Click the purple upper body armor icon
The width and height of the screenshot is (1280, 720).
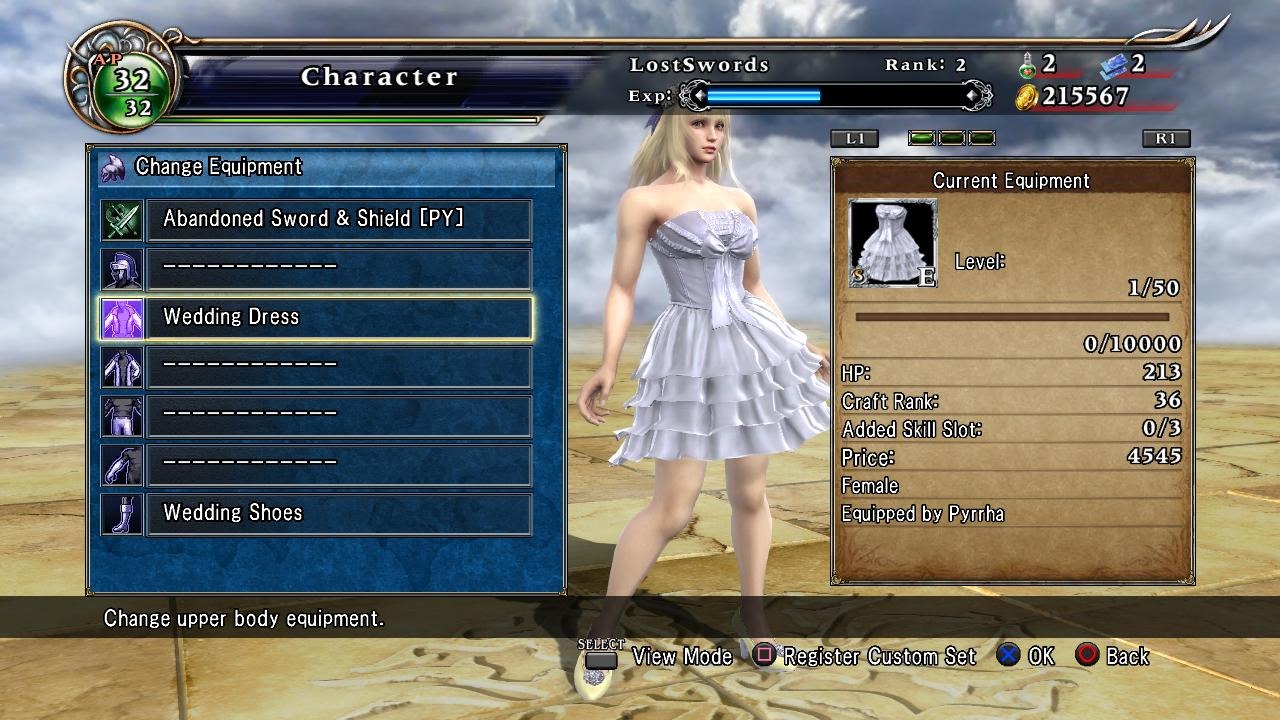[x=122, y=318]
